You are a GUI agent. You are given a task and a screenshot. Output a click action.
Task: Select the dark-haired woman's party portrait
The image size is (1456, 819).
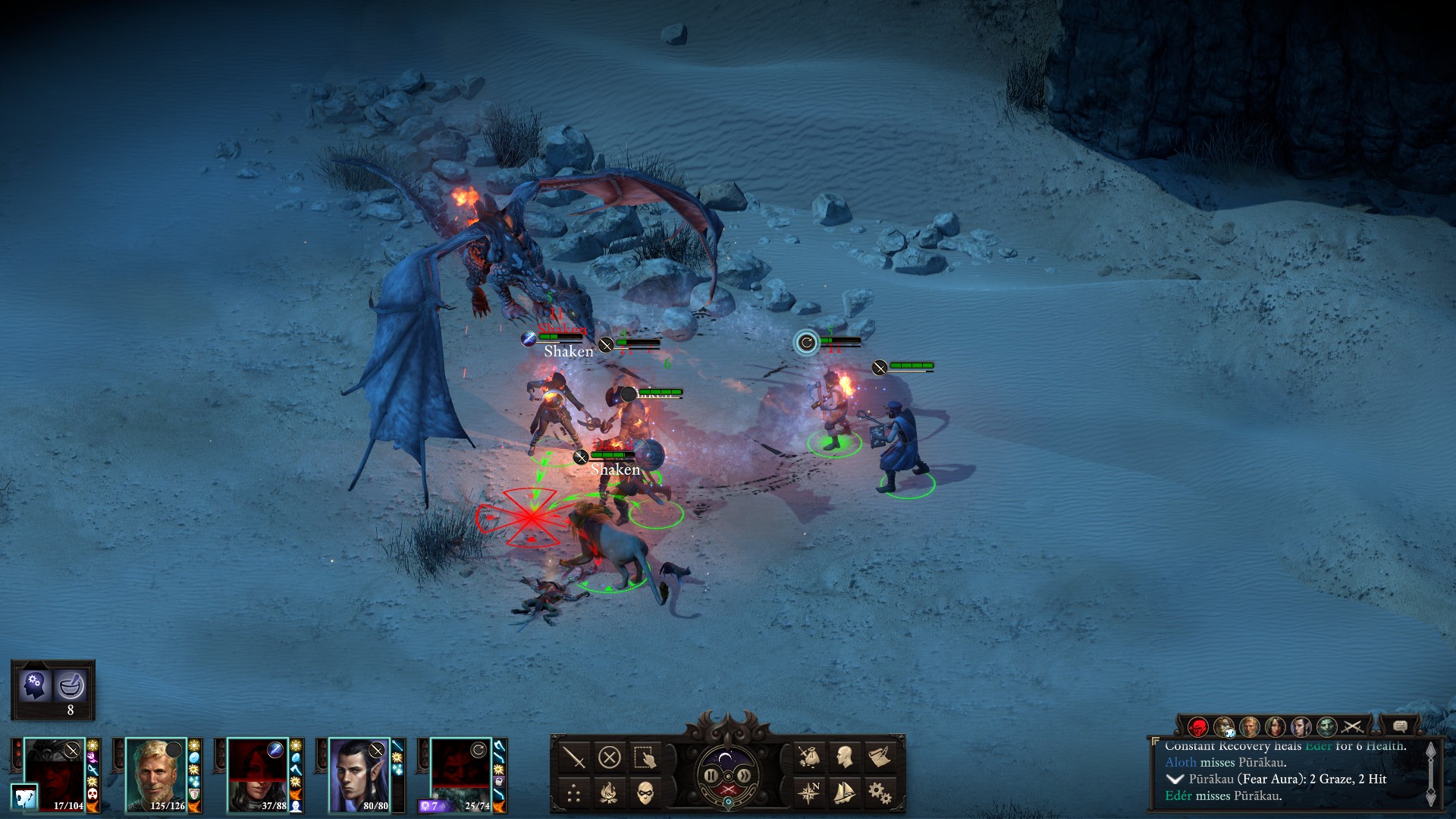click(256, 775)
